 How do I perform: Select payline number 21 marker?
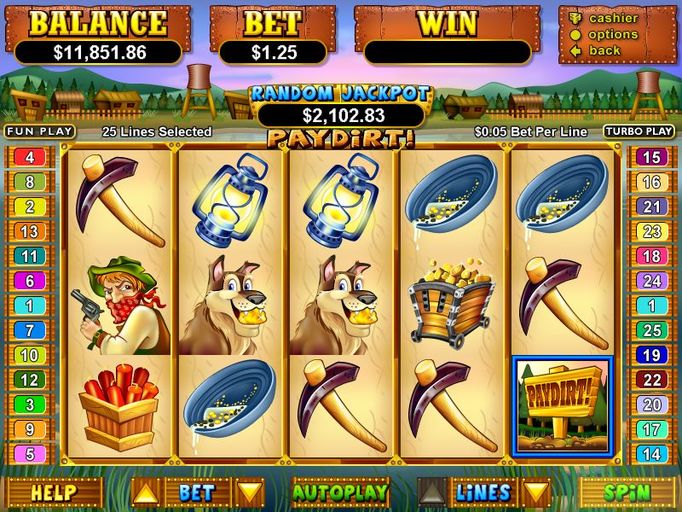651,206
